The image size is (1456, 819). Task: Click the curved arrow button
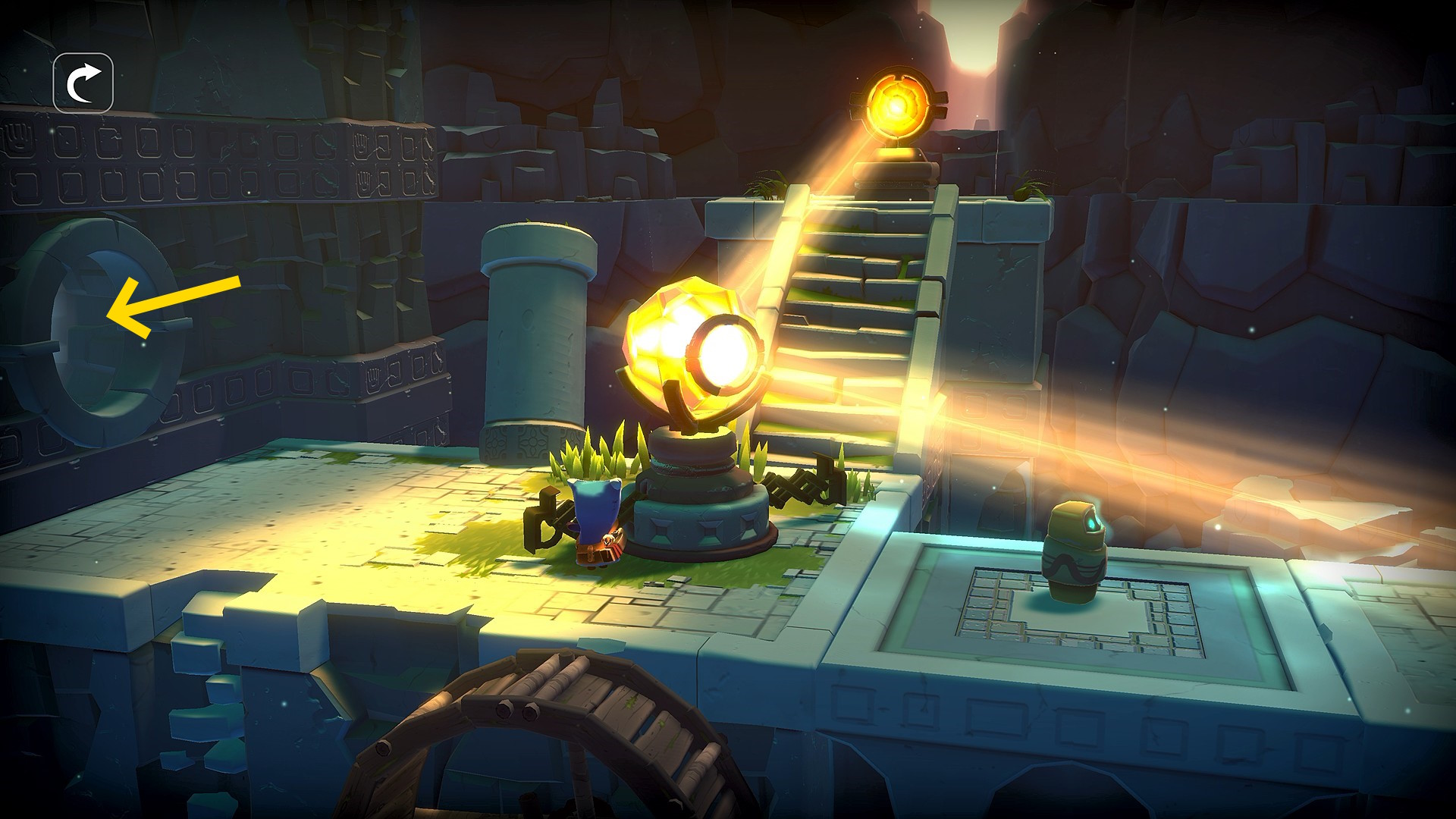[83, 83]
